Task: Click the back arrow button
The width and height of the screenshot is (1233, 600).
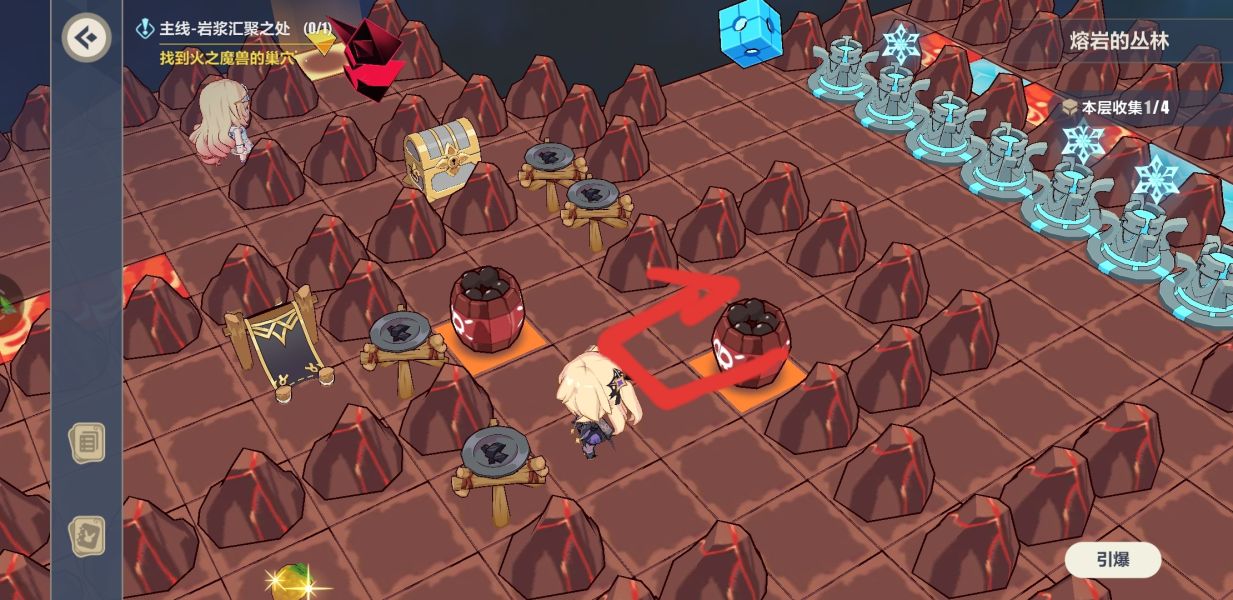Action: 87,38
